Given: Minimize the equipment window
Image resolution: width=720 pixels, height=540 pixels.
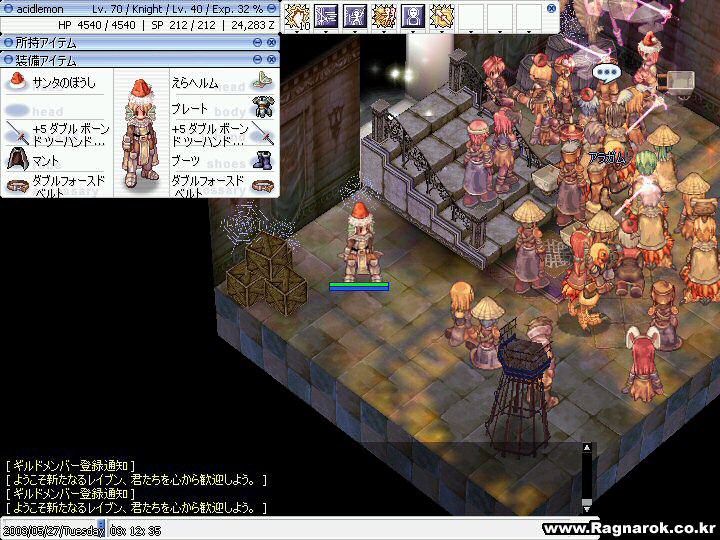Looking at the screenshot, I should click(x=258, y=61).
